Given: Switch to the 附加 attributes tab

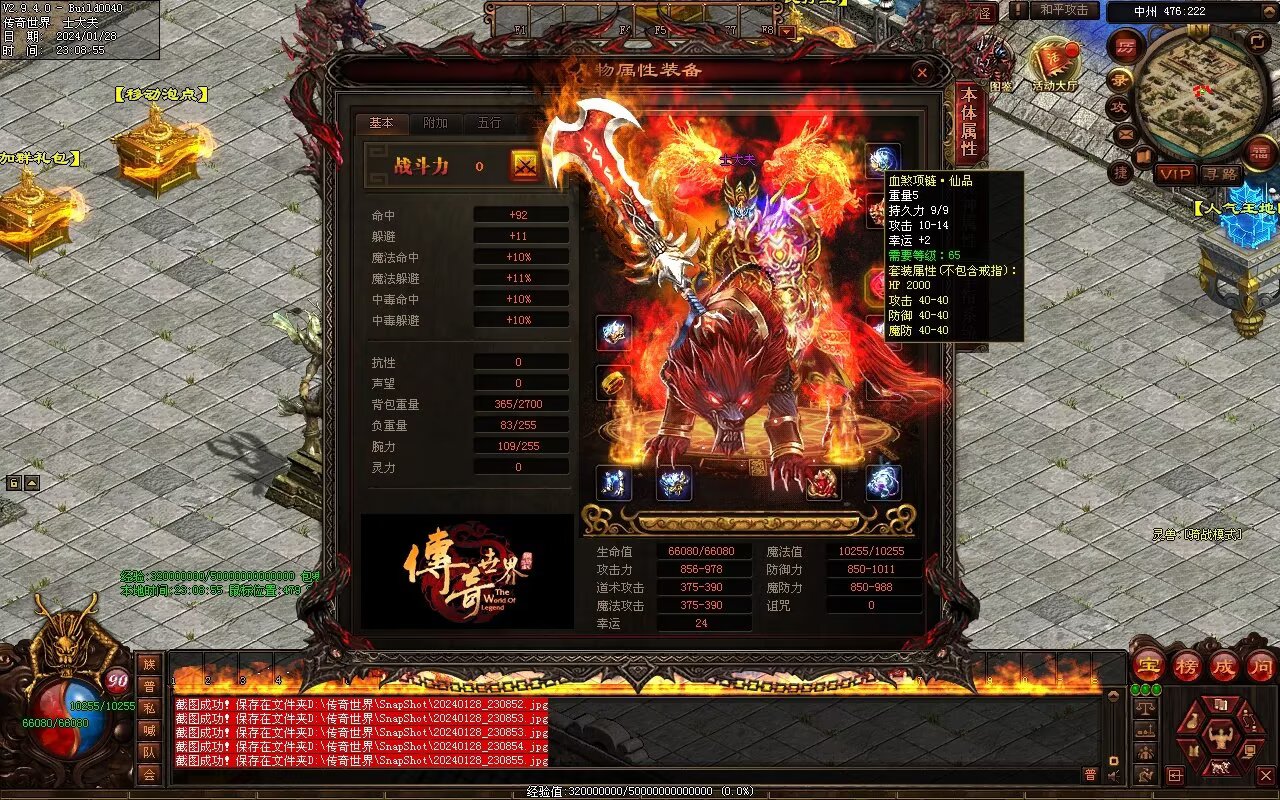Looking at the screenshot, I should (x=436, y=123).
